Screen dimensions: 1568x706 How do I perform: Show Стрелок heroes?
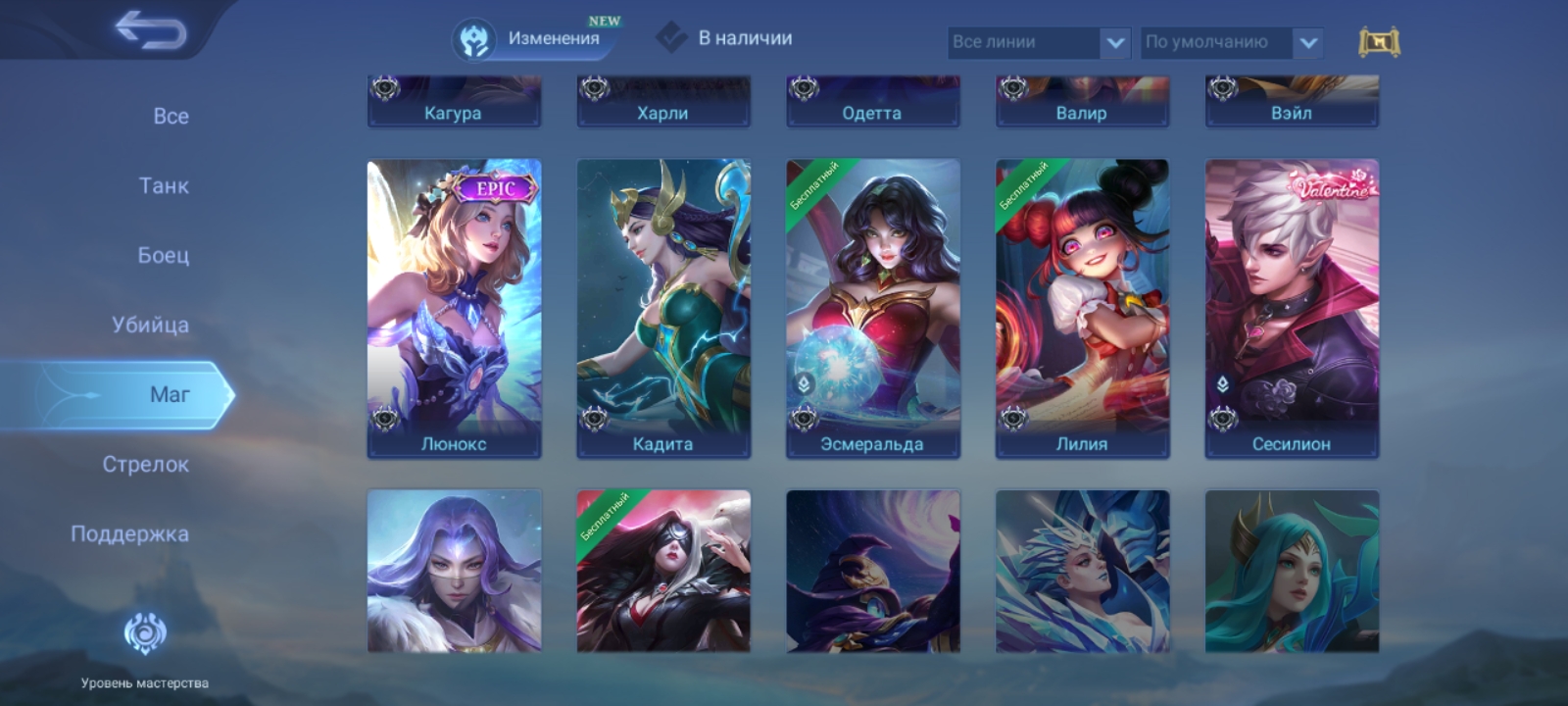coord(145,464)
